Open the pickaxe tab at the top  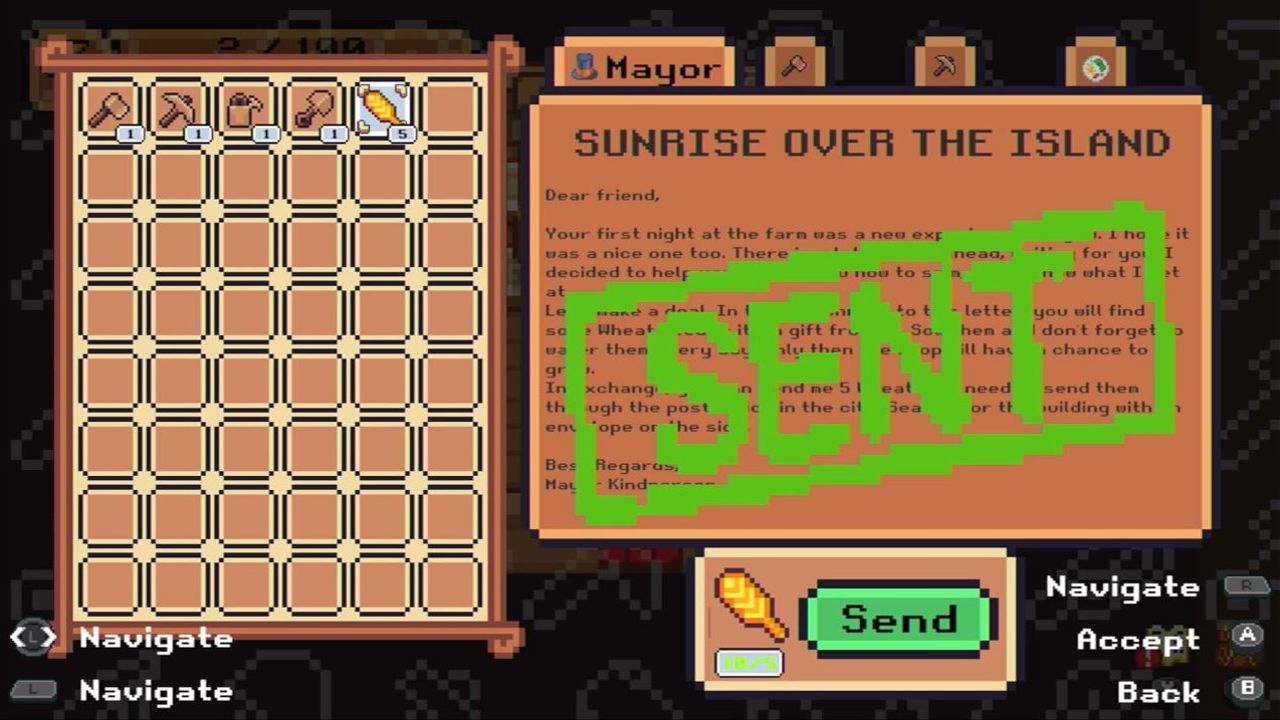point(943,65)
